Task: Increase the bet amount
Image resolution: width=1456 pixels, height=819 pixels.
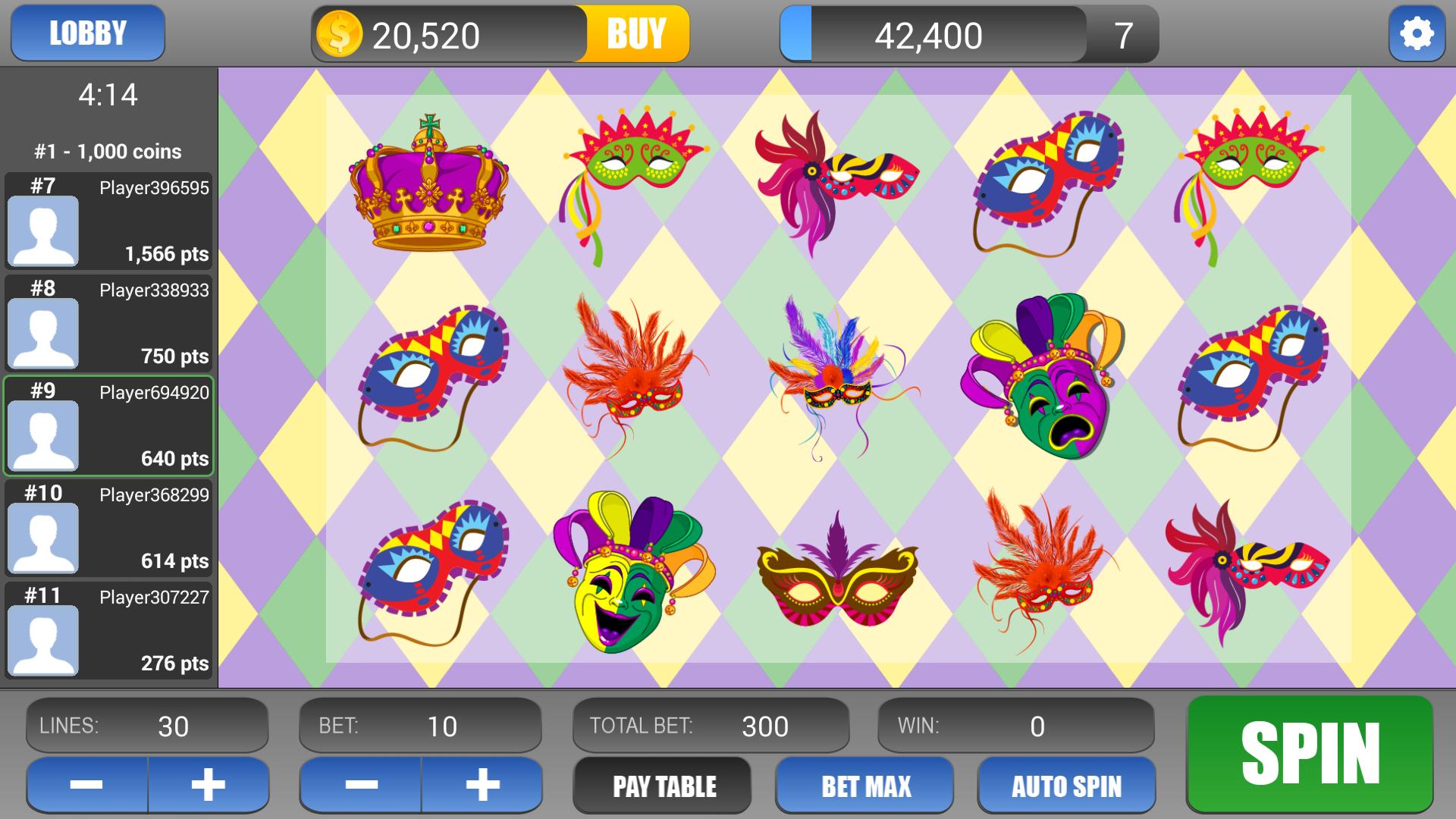Action: click(x=484, y=786)
